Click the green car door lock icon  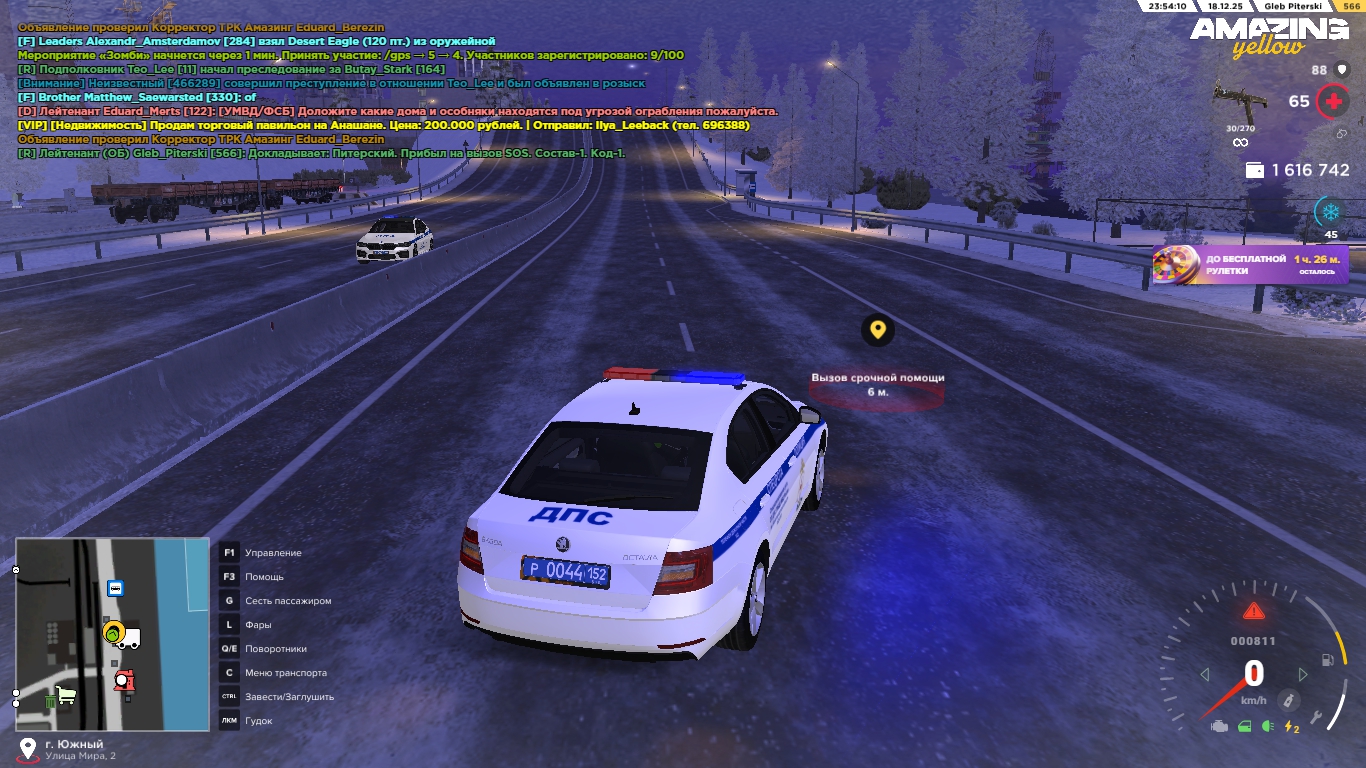click(1244, 726)
